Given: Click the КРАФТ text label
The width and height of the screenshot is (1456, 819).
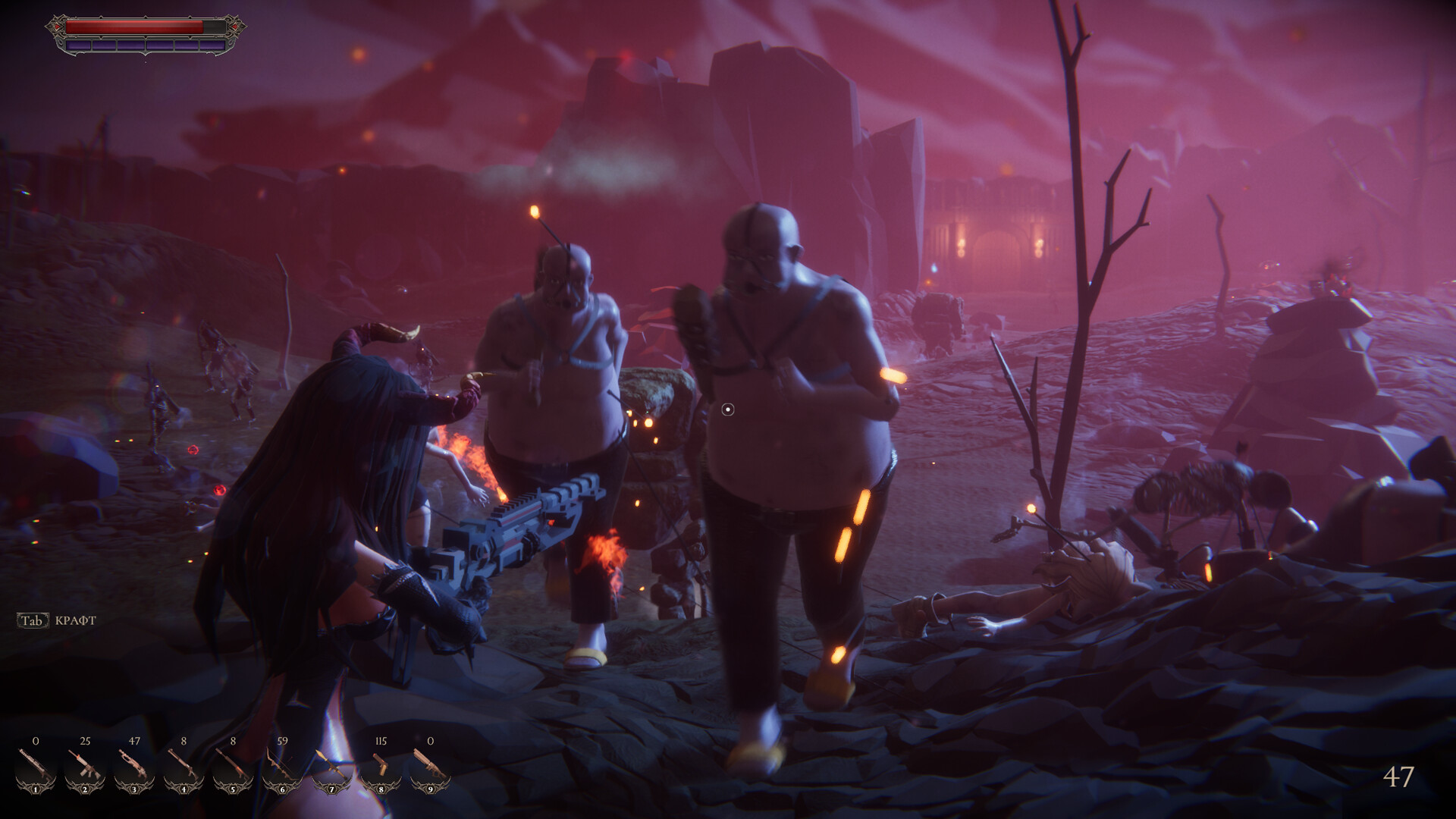Looking at the screenshot, I should tap(74, 620).
